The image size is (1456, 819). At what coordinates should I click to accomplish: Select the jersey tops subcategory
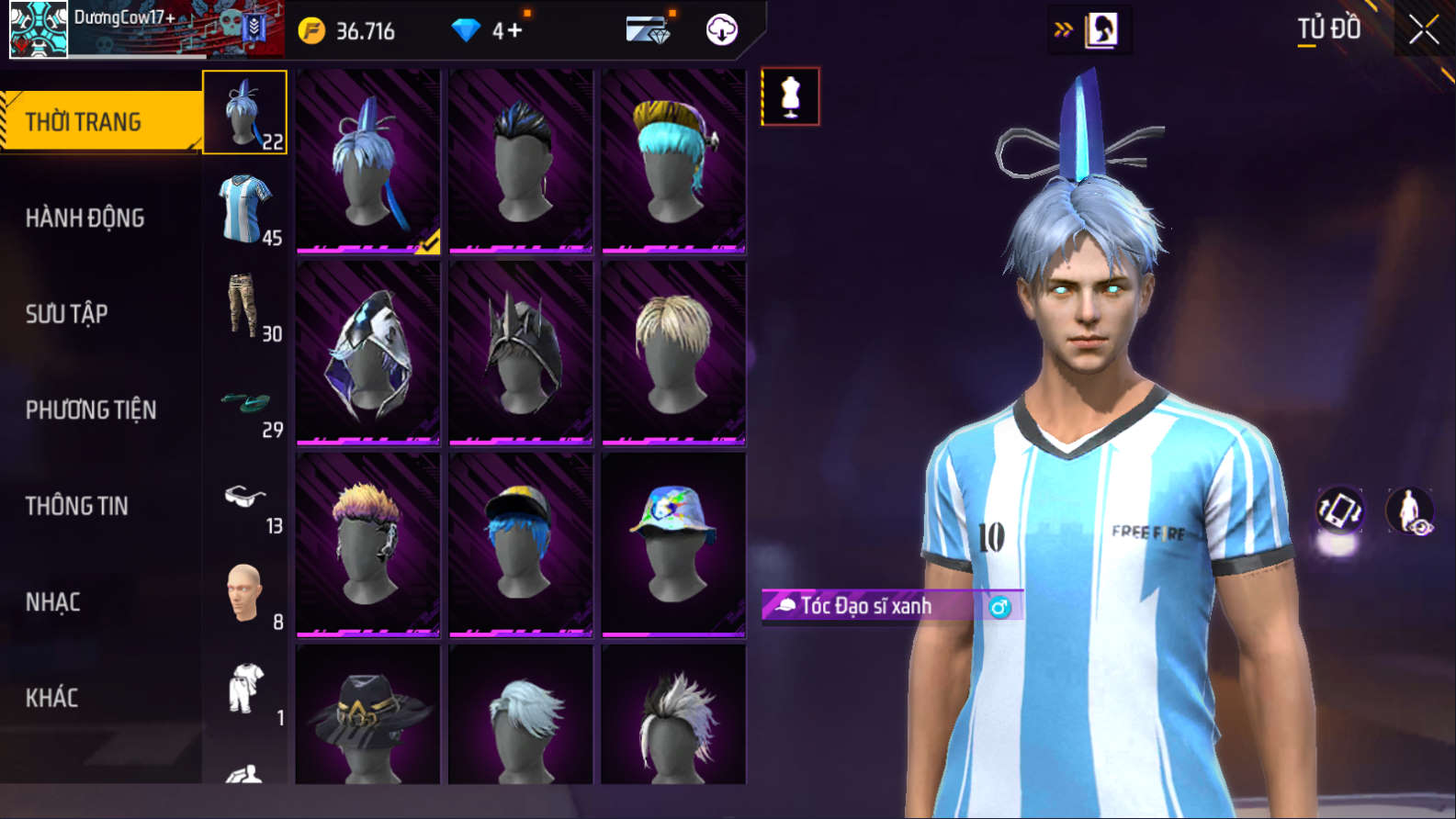coord(245,209)
